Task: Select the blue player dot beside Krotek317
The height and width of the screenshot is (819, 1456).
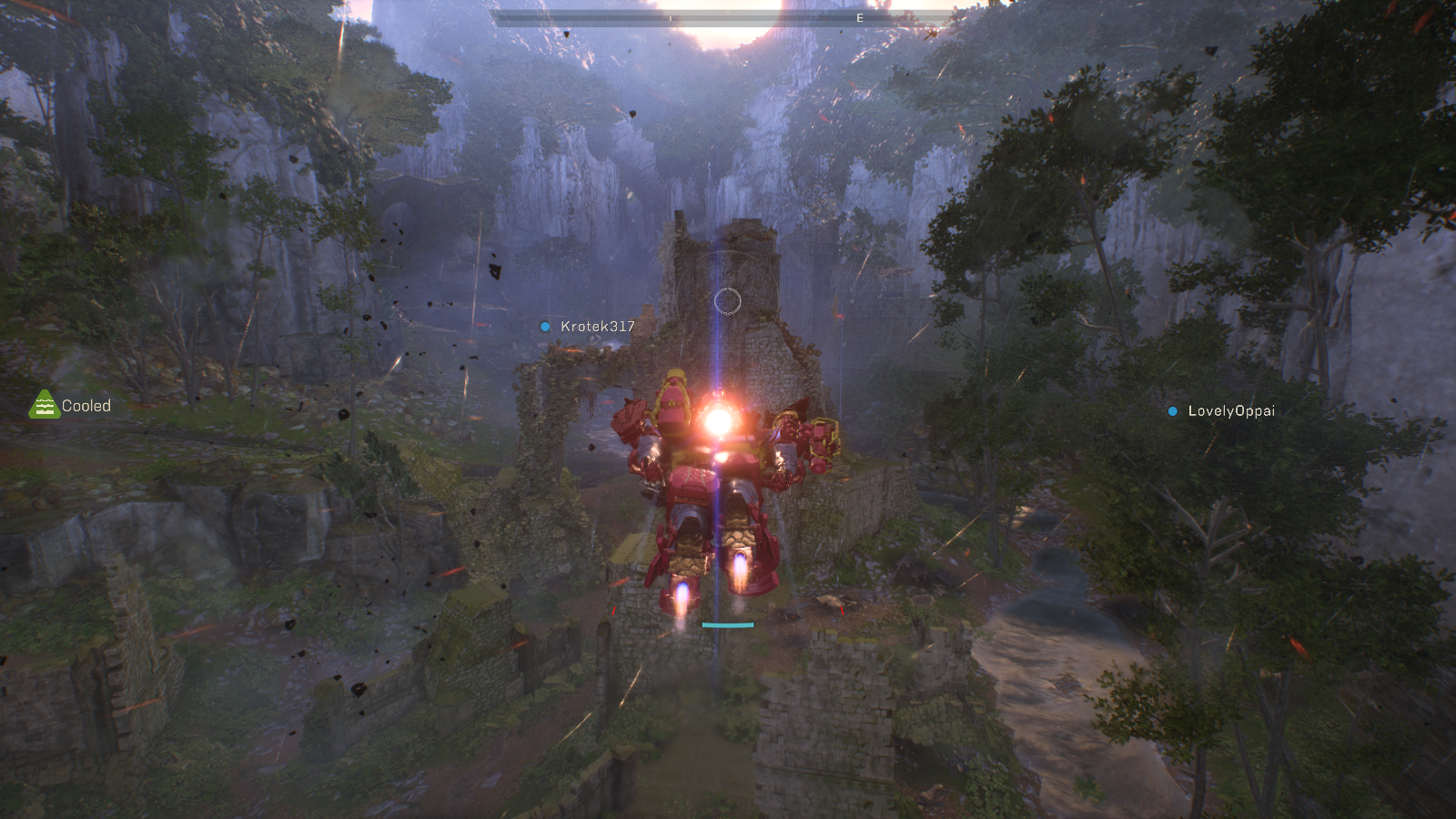Action: (545, 326)
